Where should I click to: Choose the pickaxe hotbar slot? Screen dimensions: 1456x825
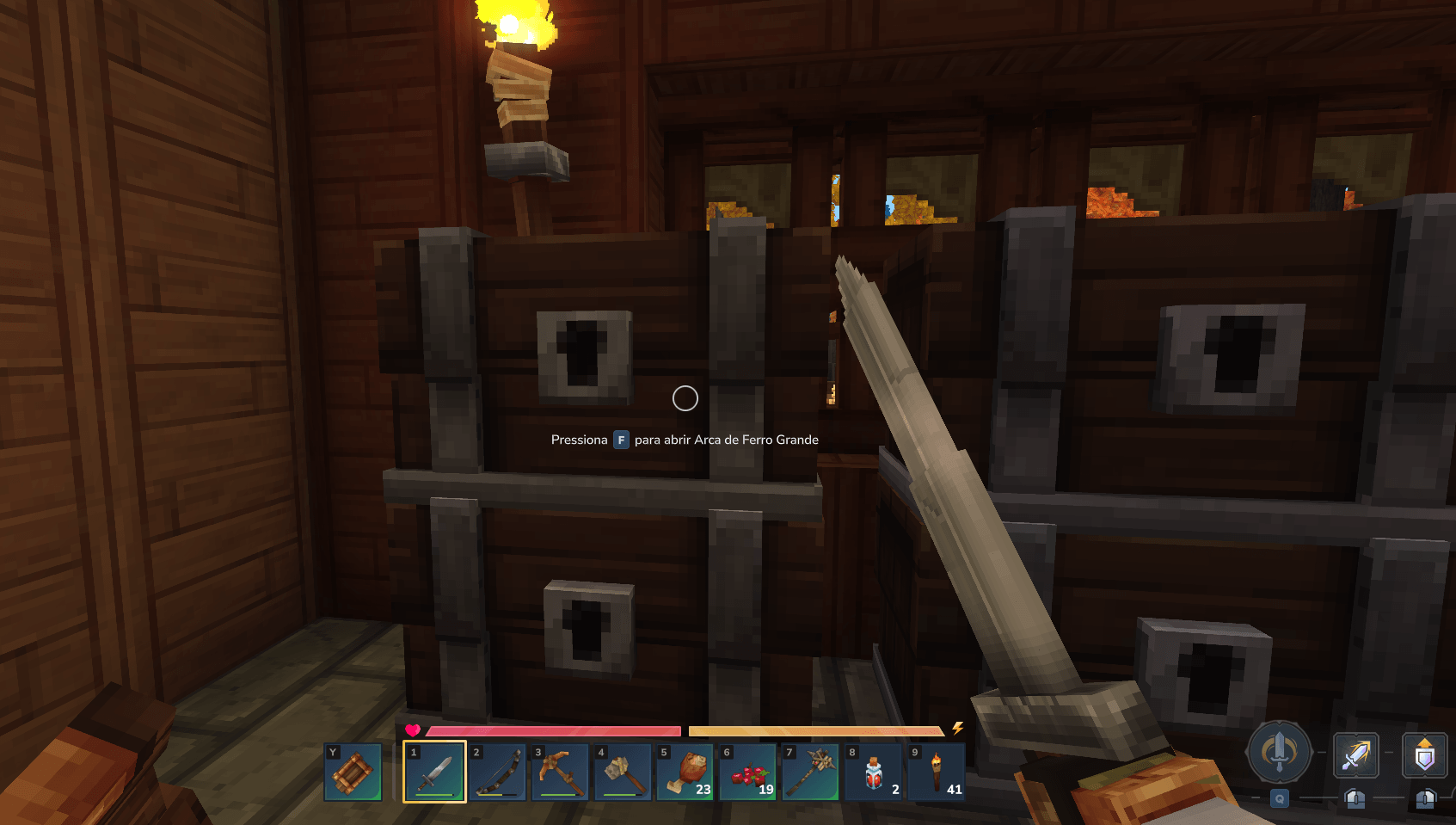point(560,772)
